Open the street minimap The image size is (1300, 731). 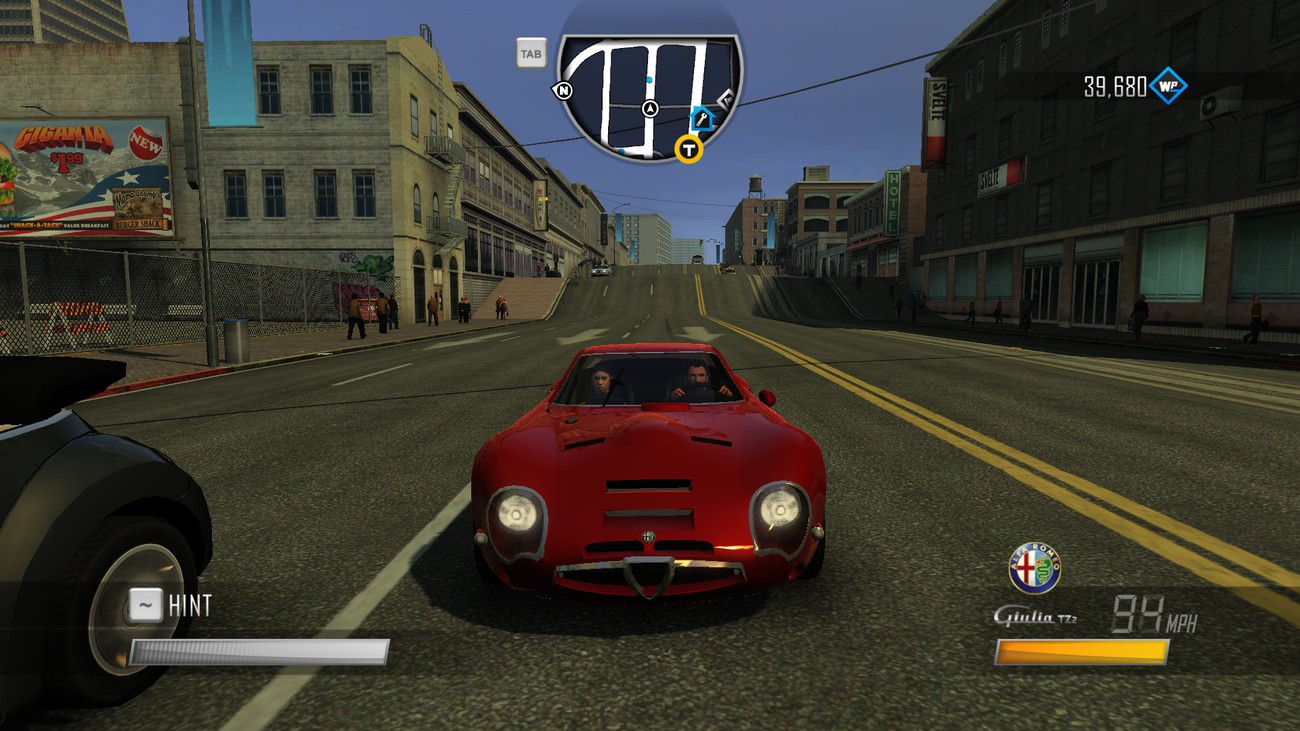point(648,96)
